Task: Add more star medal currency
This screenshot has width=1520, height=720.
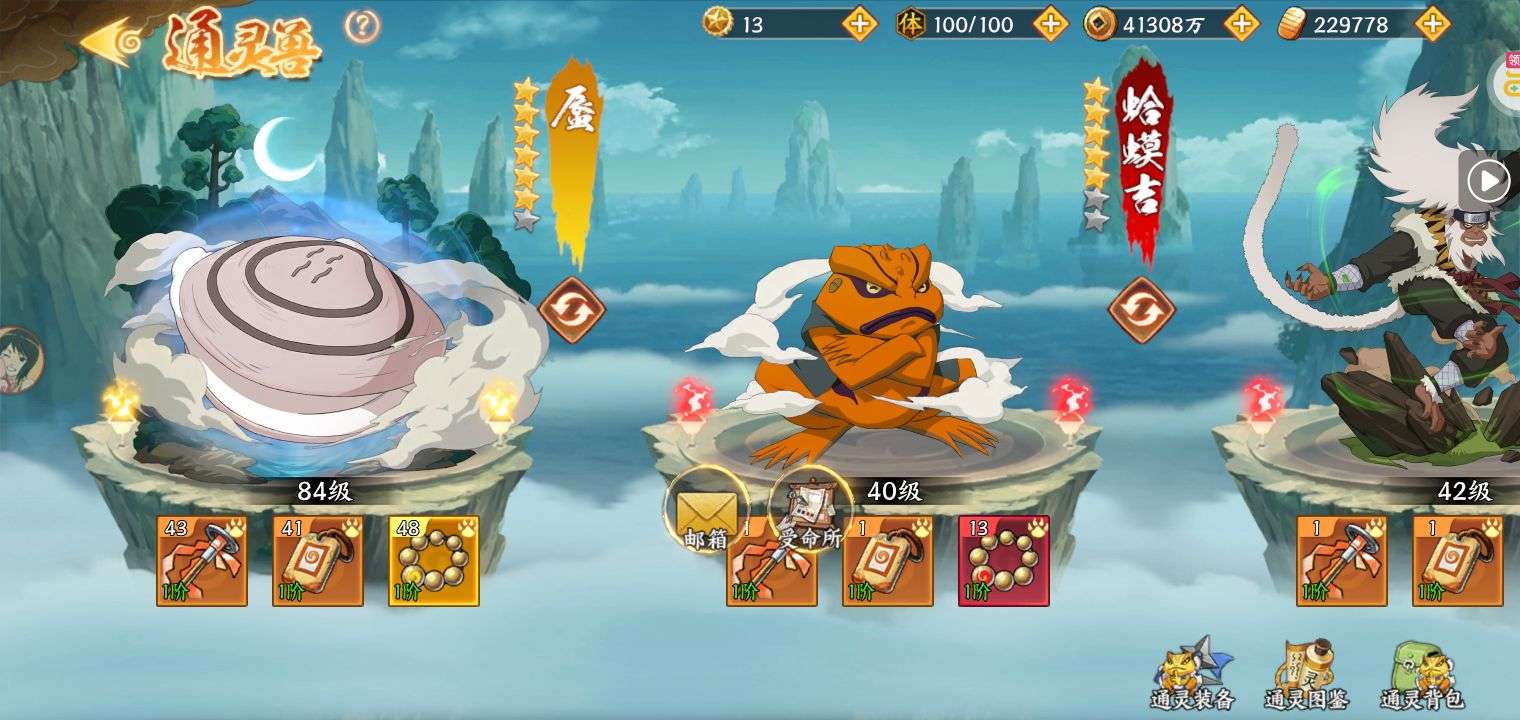Action: click(859, 23)
